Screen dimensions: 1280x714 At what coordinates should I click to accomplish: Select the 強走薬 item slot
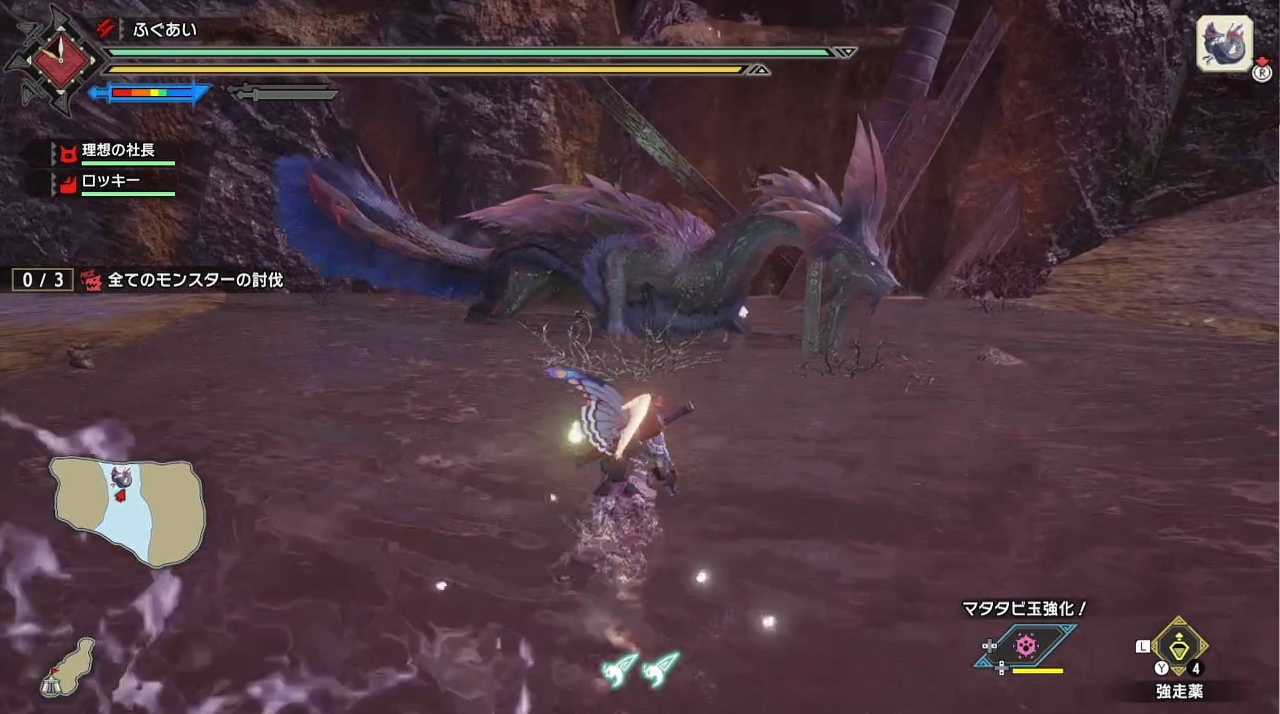click(x=1179, y=647)
